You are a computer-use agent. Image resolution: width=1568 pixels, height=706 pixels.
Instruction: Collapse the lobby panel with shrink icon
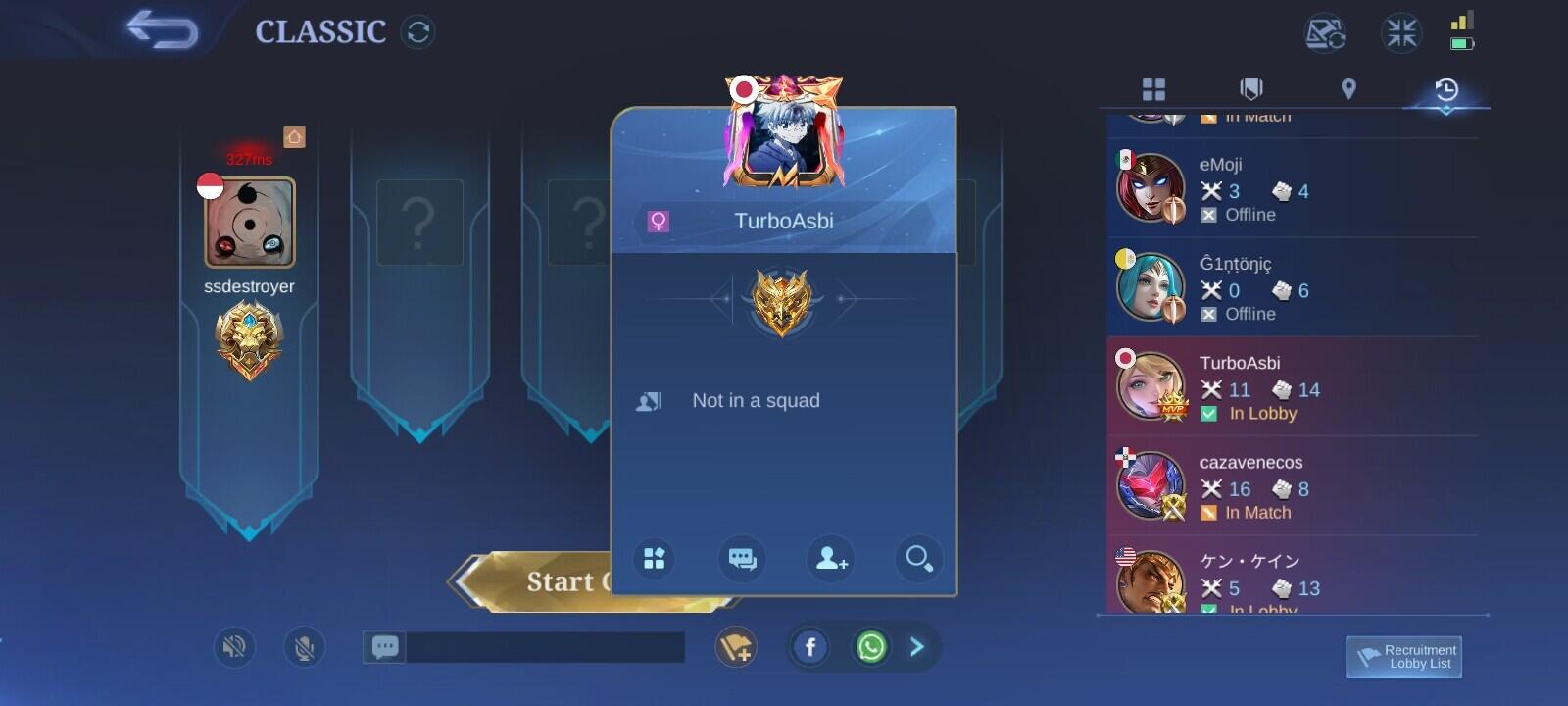(x=1400, y=33)
